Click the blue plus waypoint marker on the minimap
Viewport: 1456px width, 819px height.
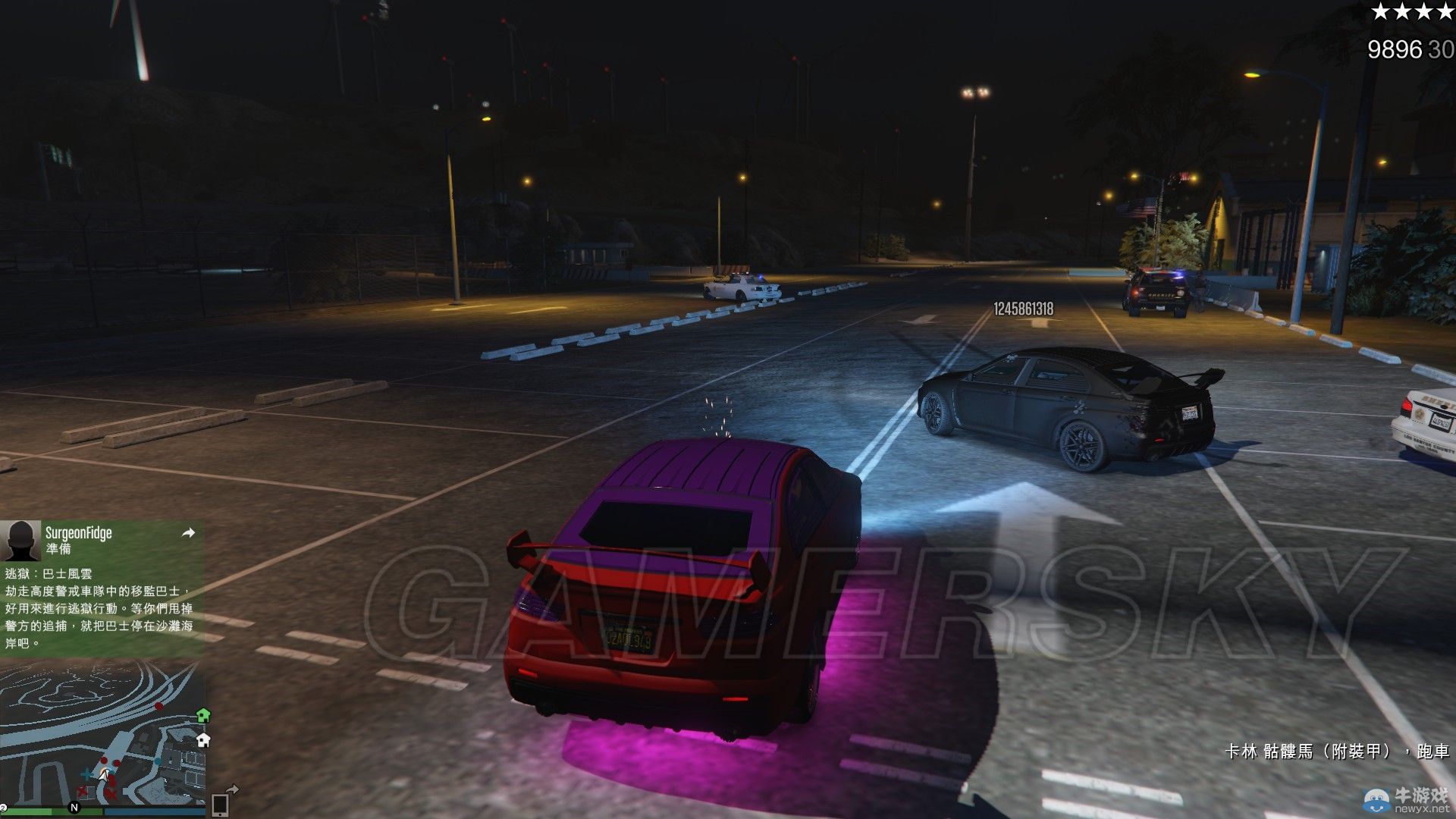click(86, 774)
